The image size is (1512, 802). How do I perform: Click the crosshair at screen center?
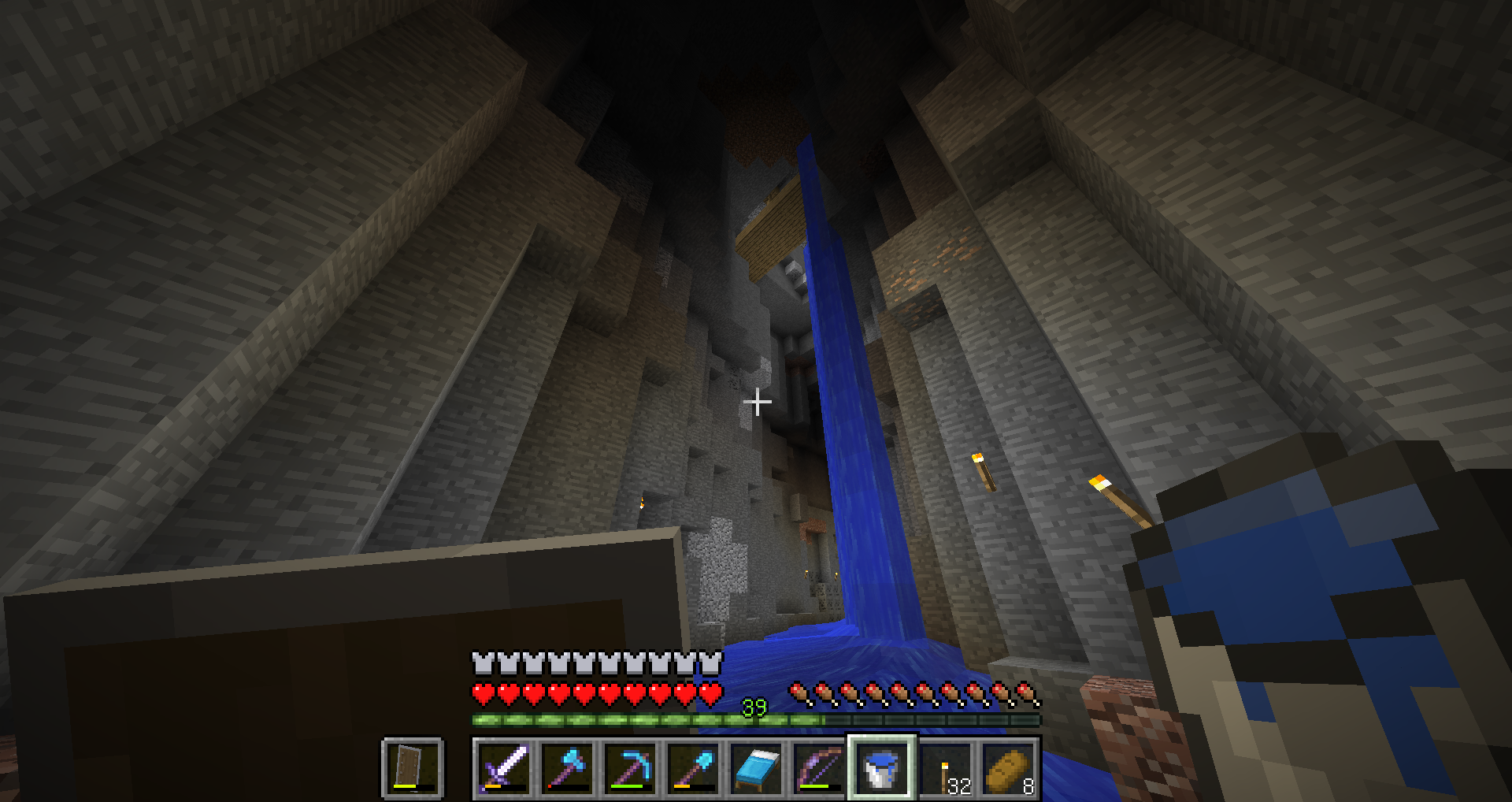(757, 403)
